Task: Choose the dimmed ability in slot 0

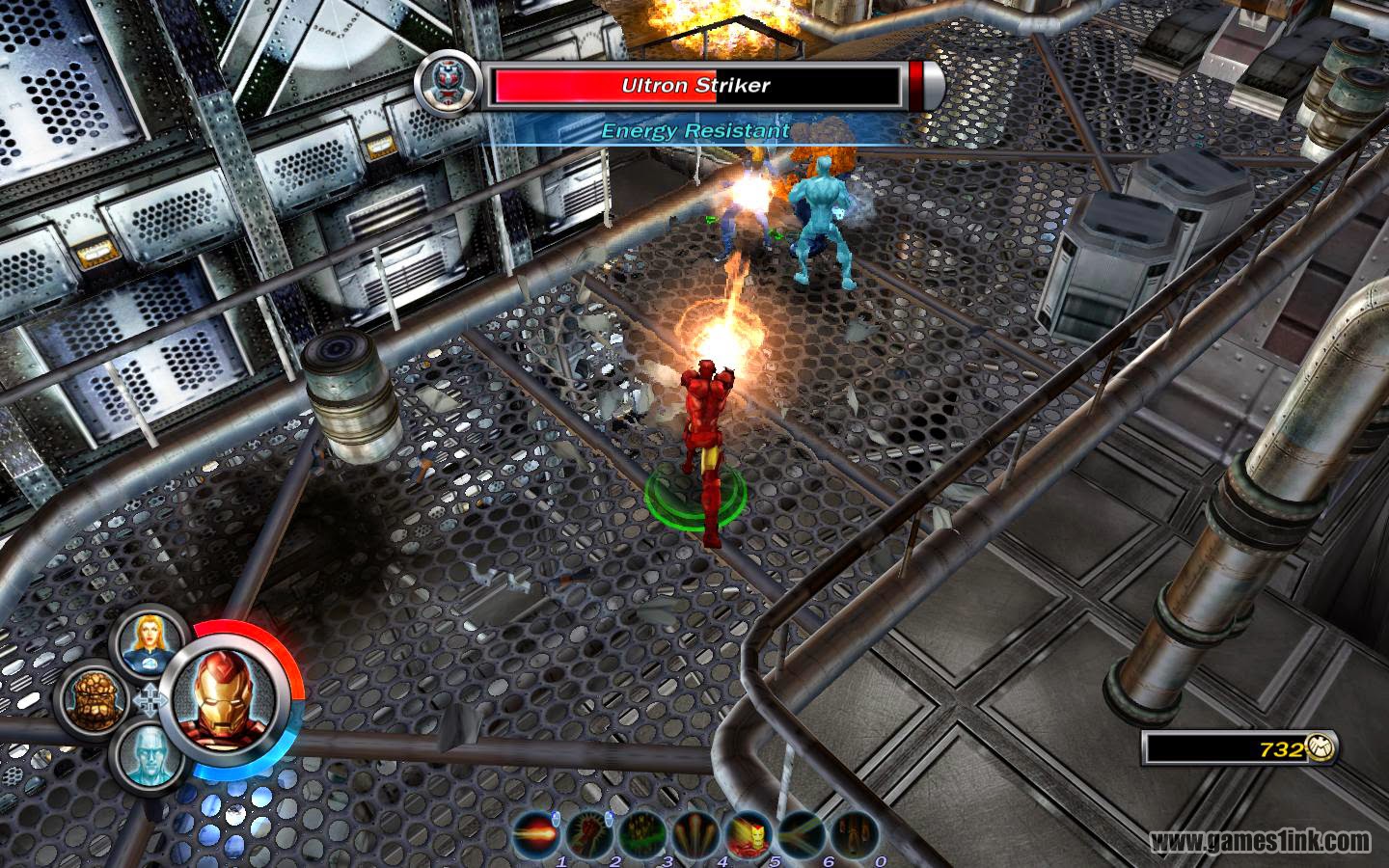Action: click(x=855, y=832)
